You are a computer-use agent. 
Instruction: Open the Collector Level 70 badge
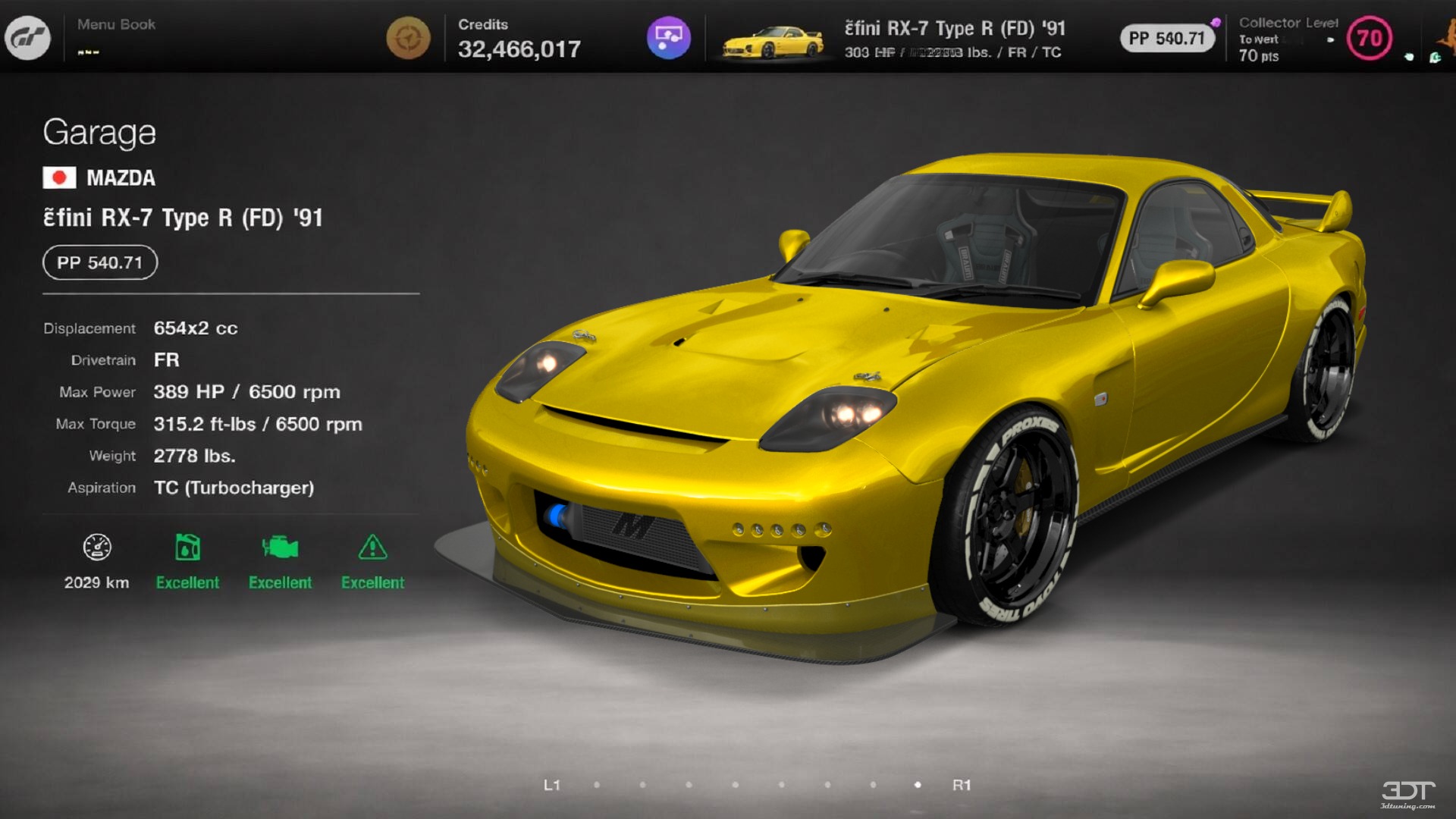[x=1370, y=38]
